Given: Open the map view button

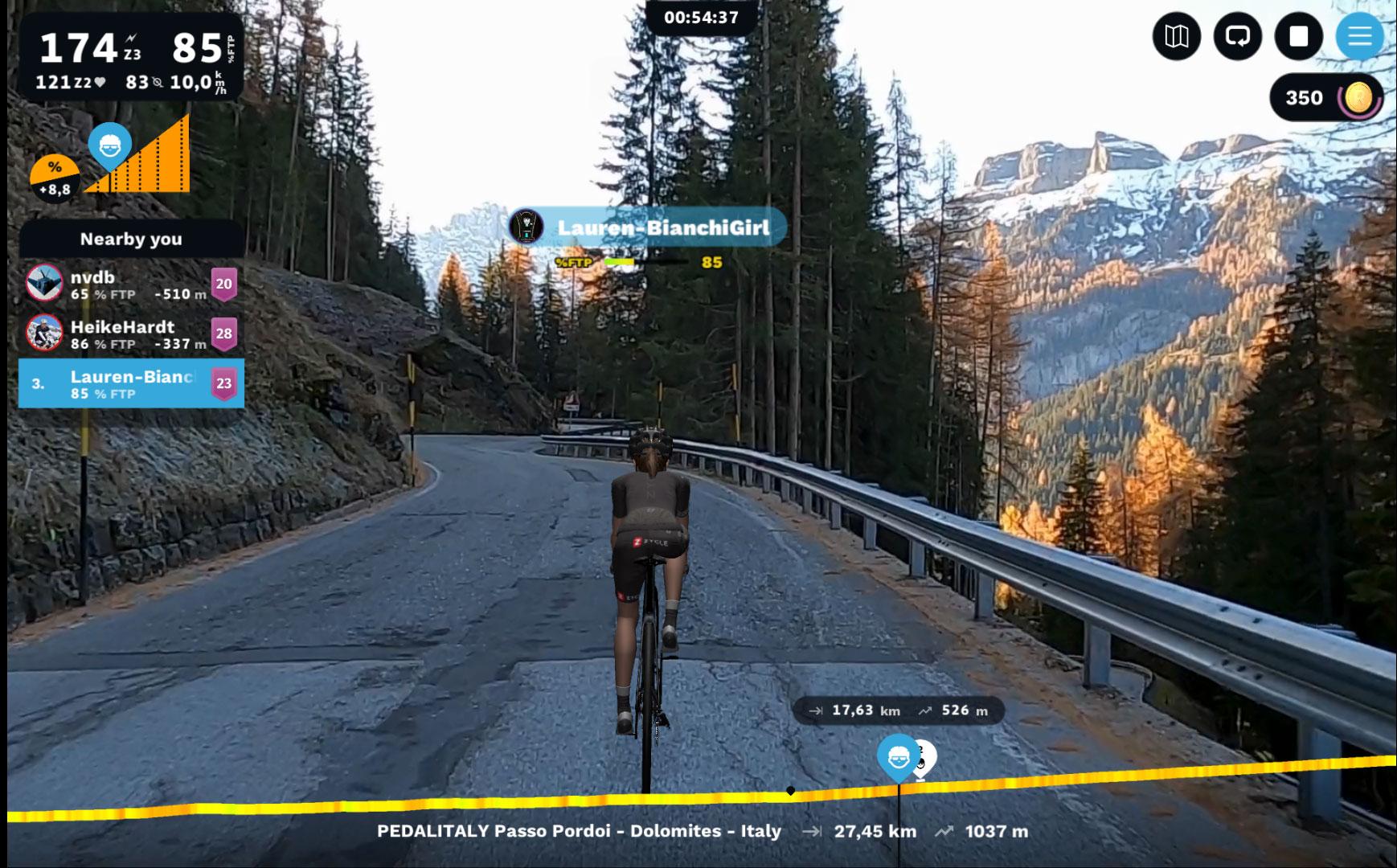Looking at the screenshot, I should [x=1177, y=36].
